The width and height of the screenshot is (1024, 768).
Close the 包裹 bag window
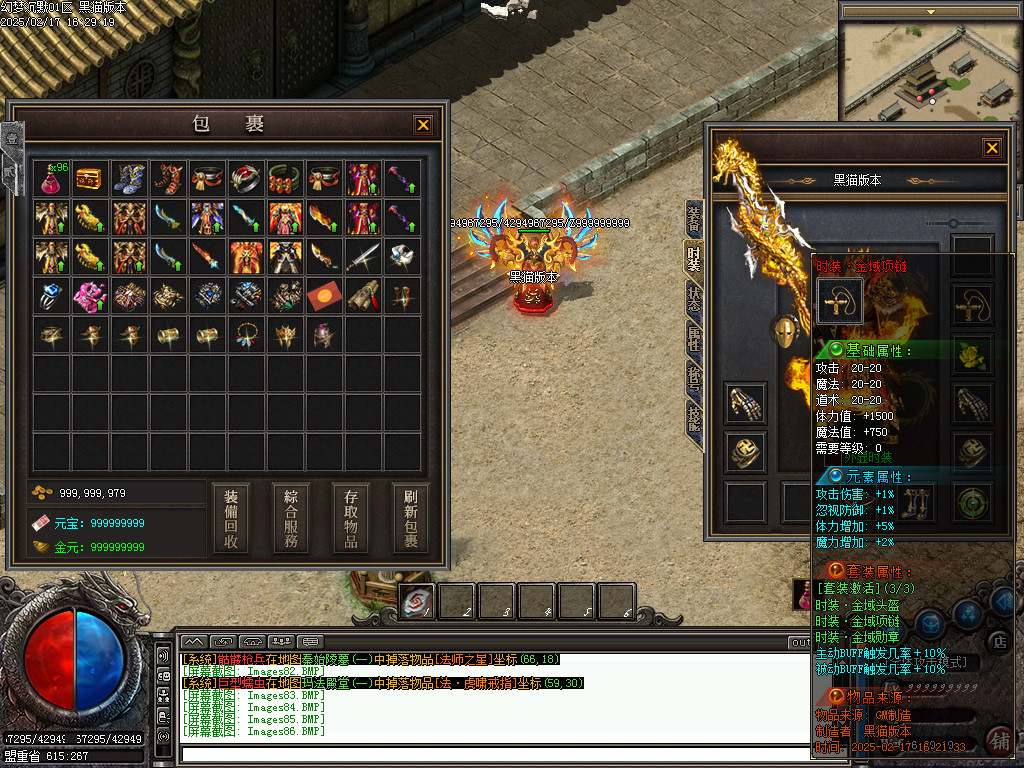click(x=423, y=125)
